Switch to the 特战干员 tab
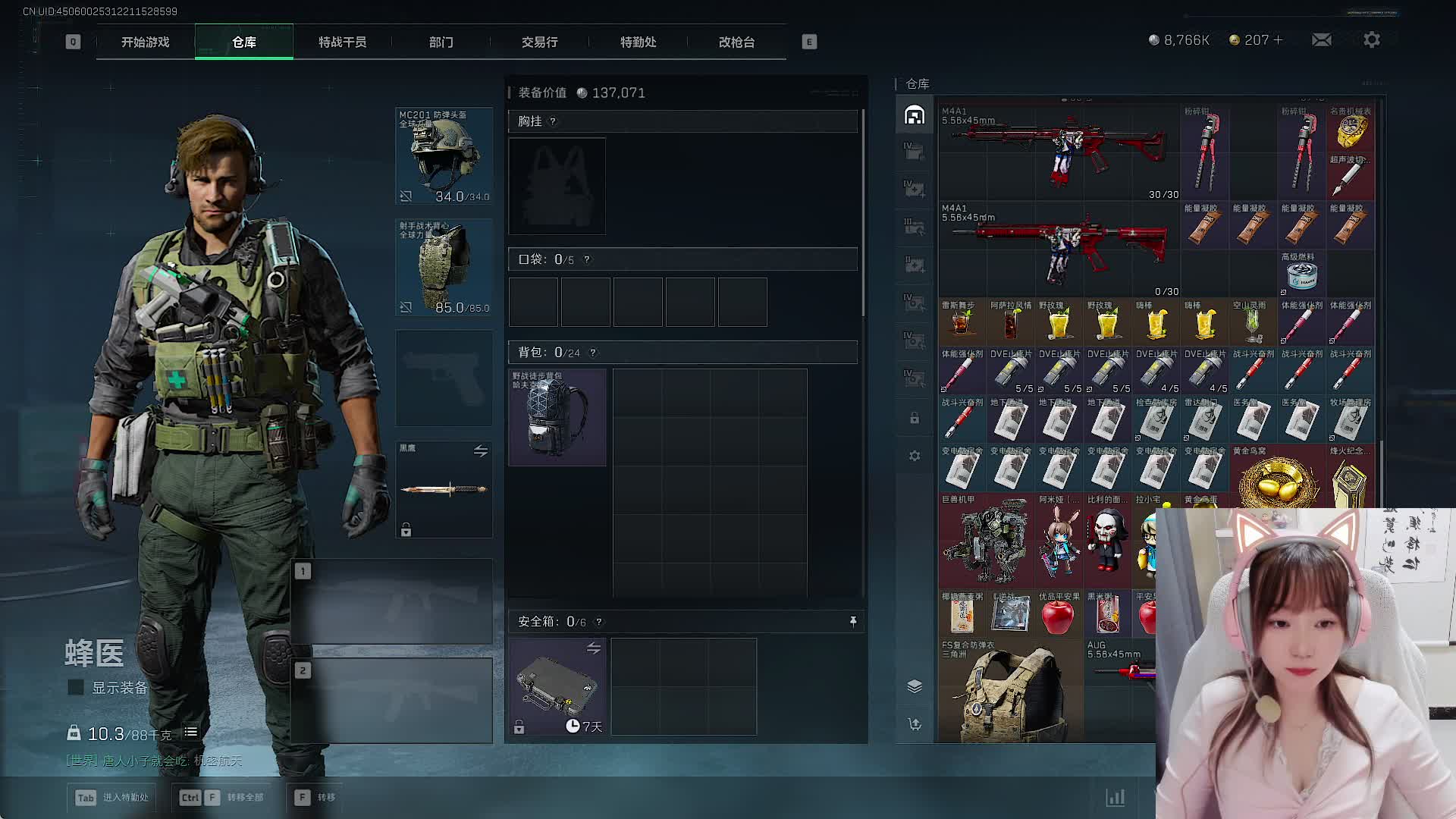This screenshot has height=819, width=1456. click(342, 42)
